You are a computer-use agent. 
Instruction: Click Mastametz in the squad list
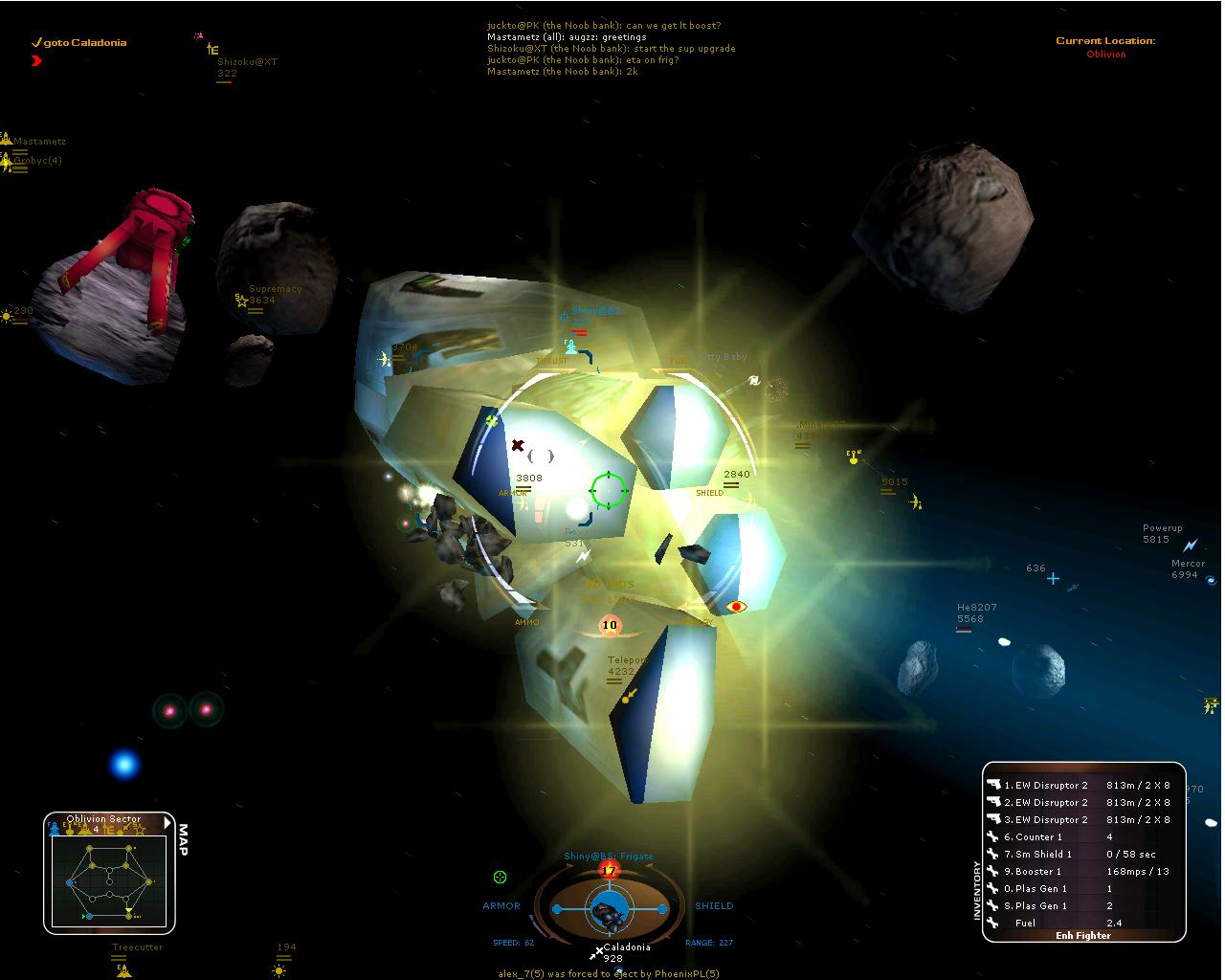(x=39, y=142)
